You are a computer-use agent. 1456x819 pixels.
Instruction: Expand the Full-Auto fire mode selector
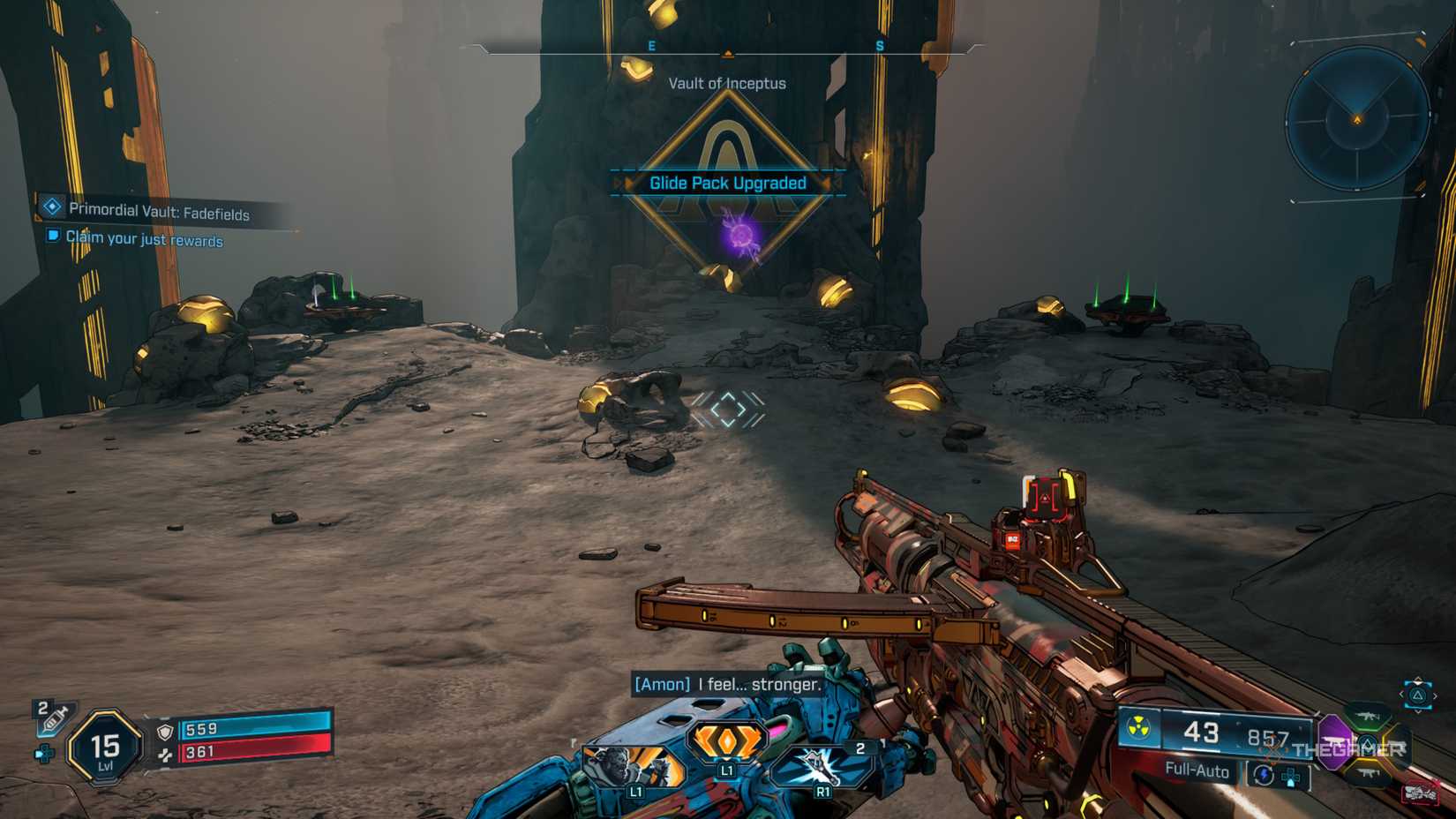pos(1197,770)
